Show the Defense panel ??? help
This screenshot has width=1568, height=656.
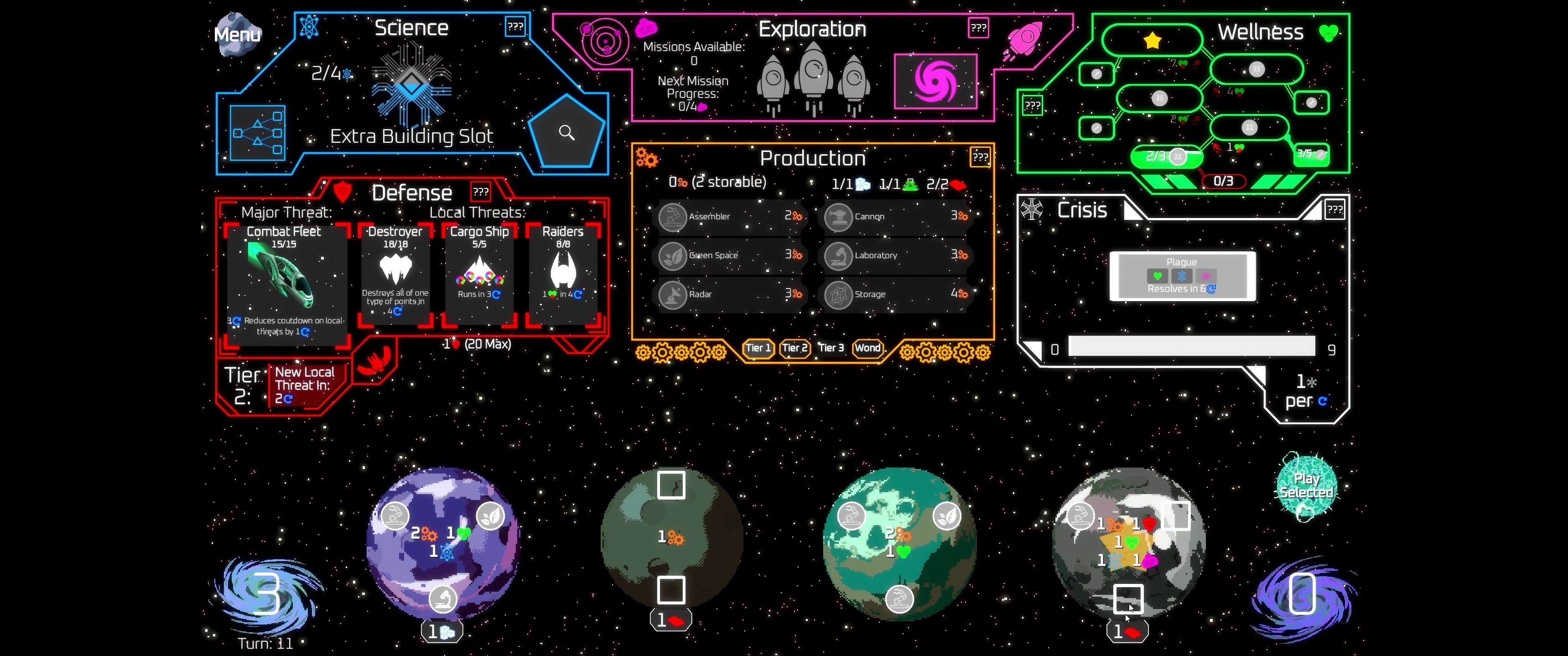tap(480, 192)
